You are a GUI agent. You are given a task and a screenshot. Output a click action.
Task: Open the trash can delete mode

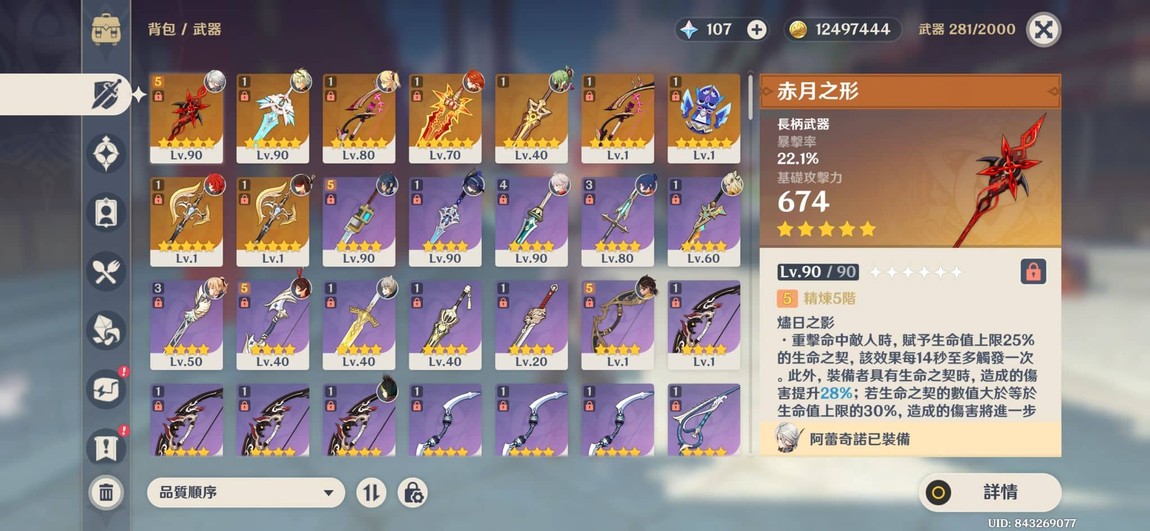tap(106, 492)
